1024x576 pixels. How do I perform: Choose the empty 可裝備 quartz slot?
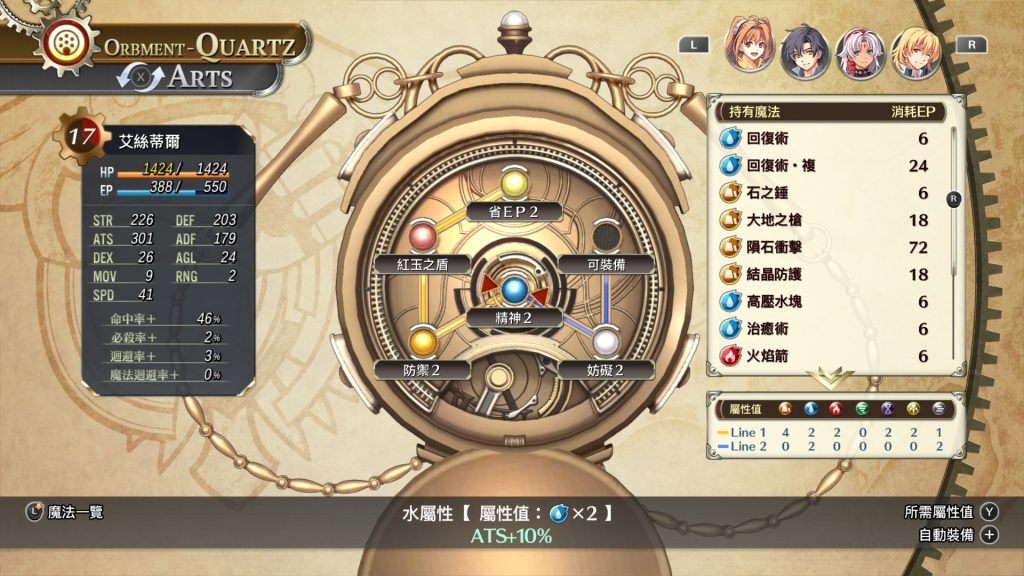[603, 238]
